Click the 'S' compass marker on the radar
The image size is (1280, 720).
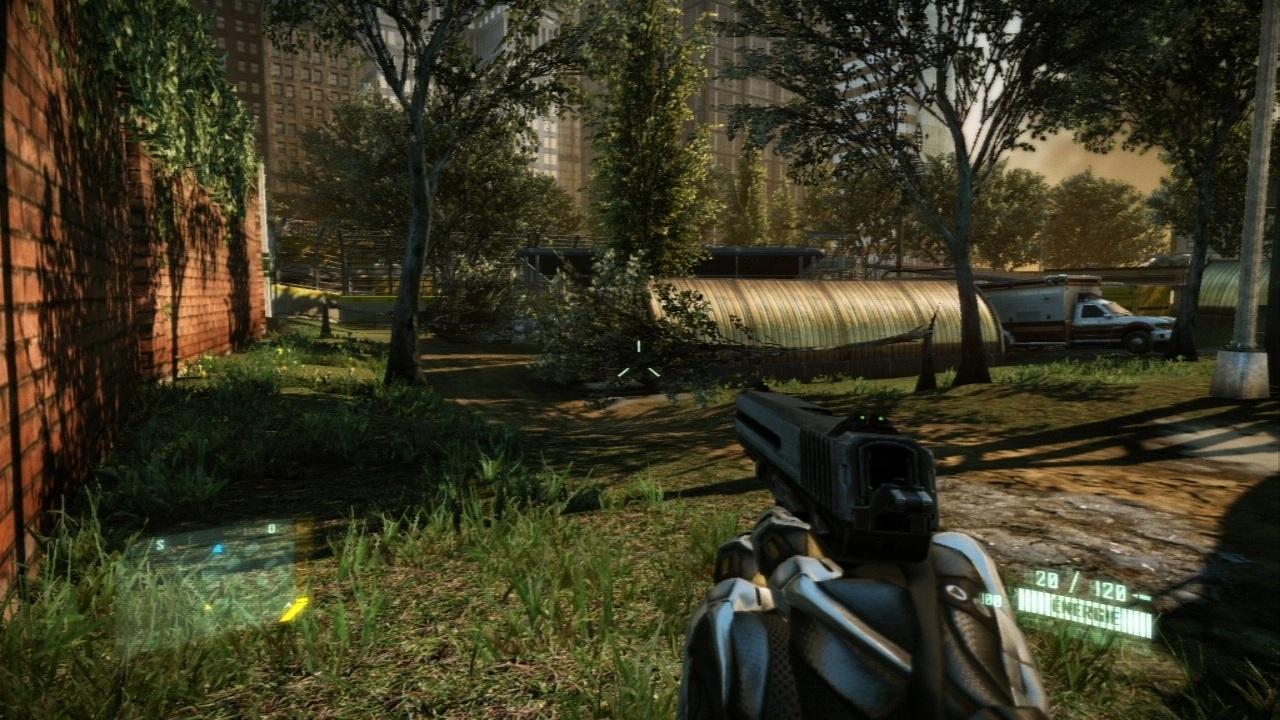point(160,544)
